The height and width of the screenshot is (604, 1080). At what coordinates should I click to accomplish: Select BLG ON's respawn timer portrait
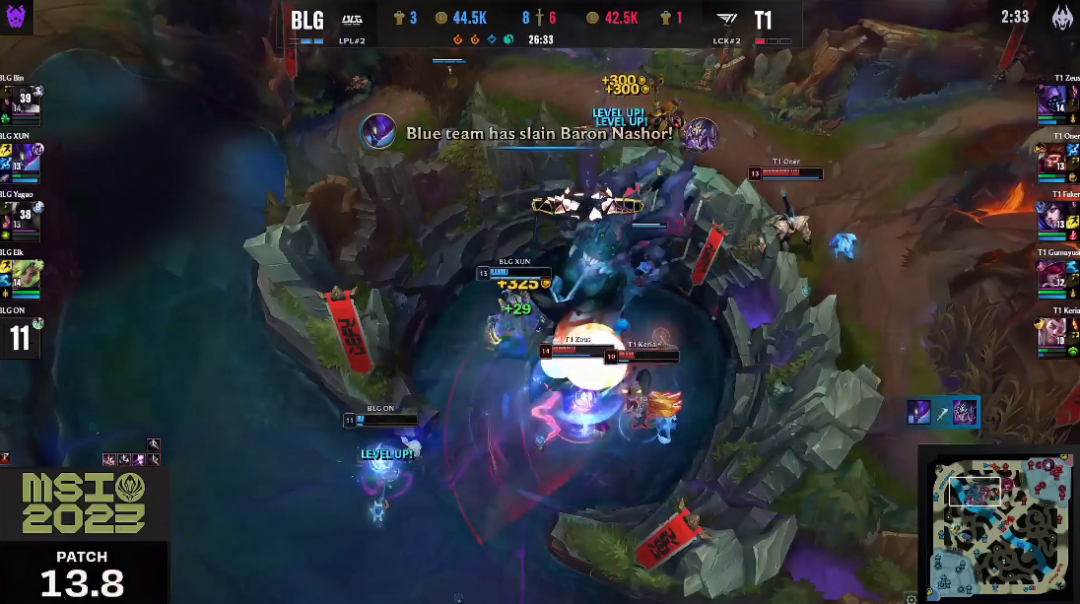pos(20,337)
